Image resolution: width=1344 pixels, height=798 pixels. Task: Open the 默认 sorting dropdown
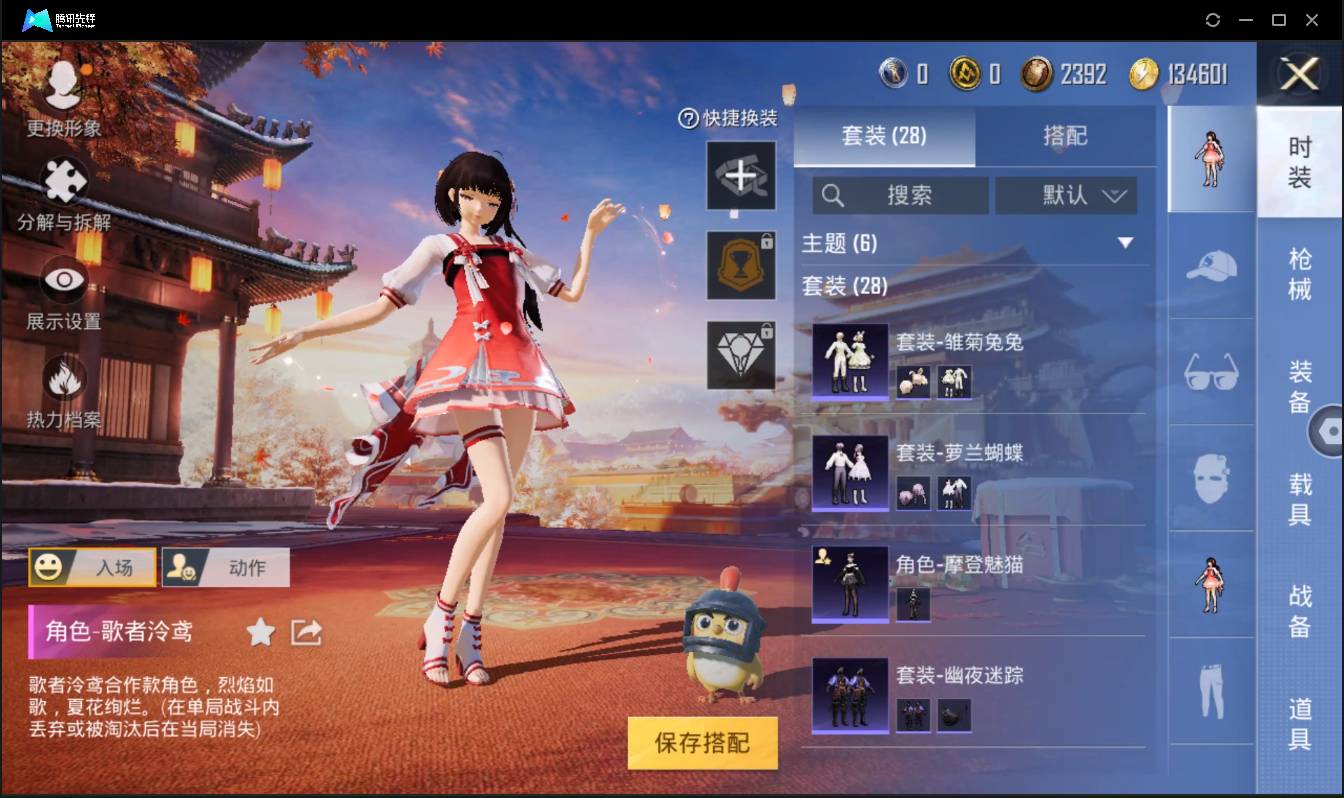[x=1066, y=195]
